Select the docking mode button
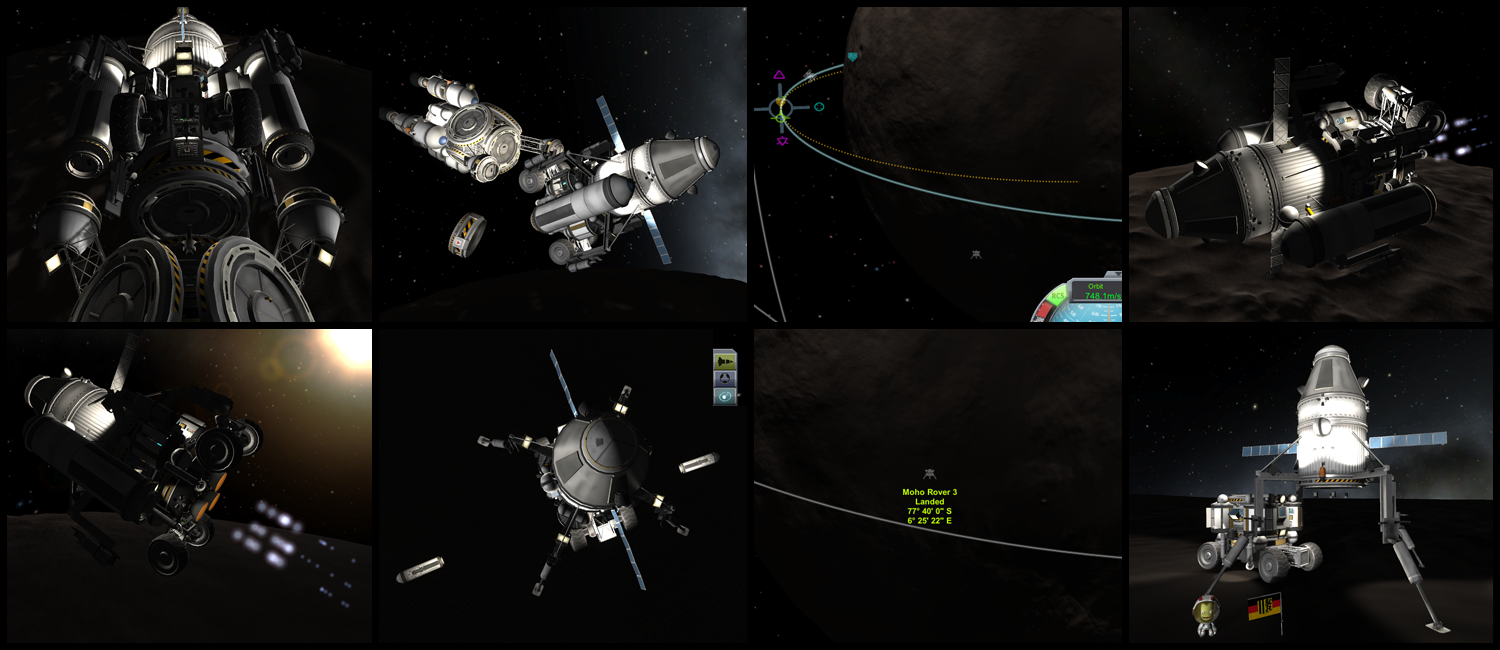The height and width of the screenshot is (650, 1500). pyautogui.click(x=725, y=378)
